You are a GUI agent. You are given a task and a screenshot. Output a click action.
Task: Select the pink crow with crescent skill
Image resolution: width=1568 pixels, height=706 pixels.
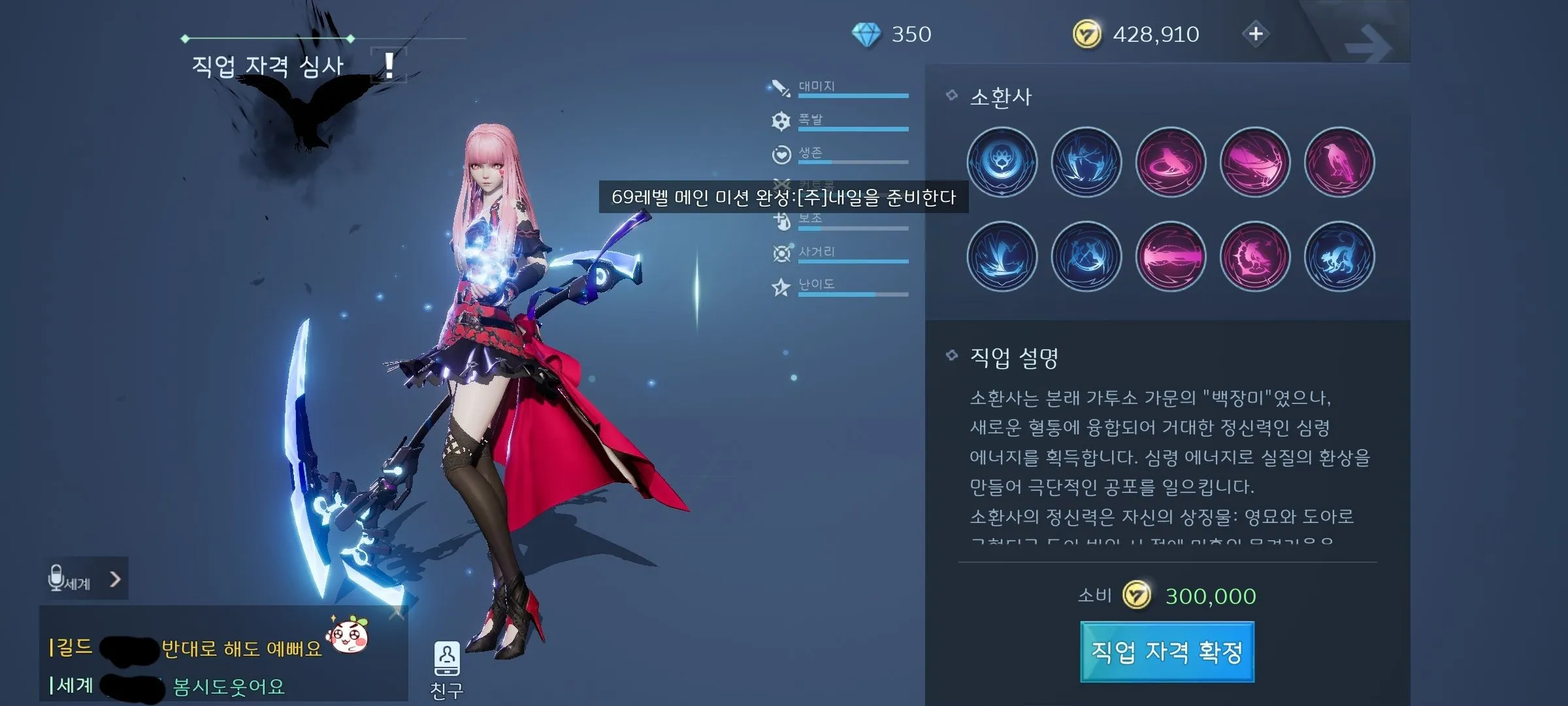(x=1254, y=256)
